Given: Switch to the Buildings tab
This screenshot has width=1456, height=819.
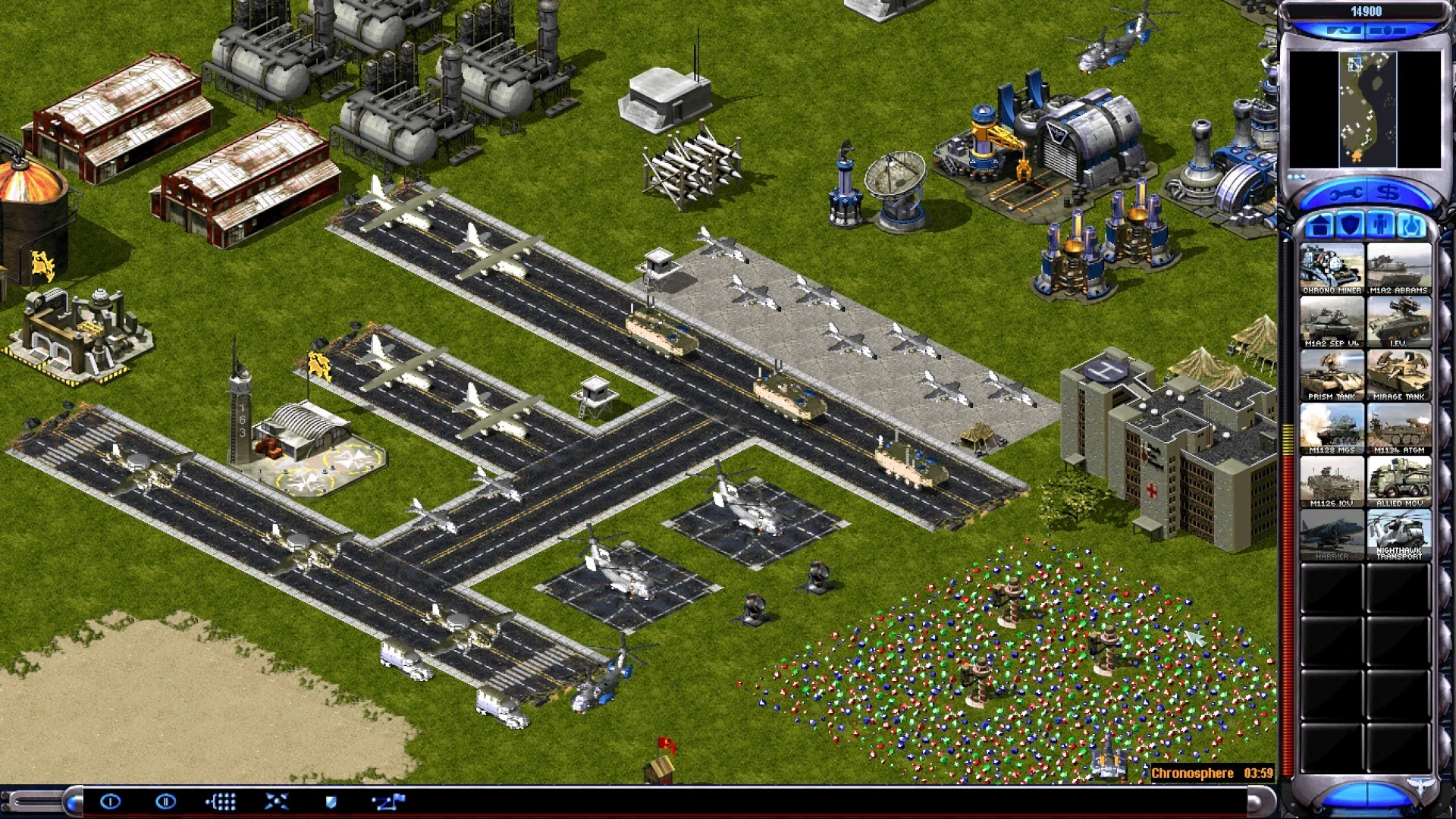Looking at the screenshot, I should pos(1319,225).
